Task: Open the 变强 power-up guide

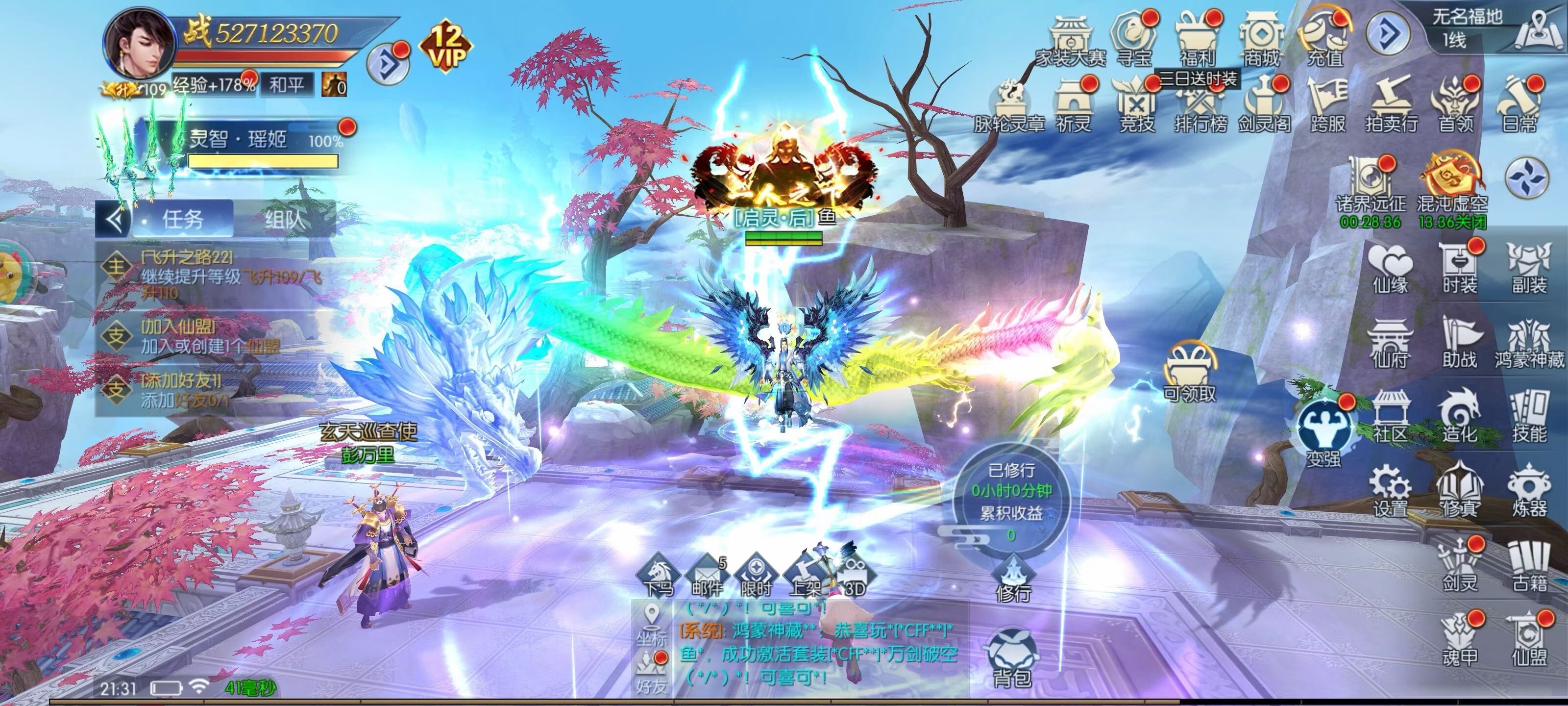Action: [1323, 431]
